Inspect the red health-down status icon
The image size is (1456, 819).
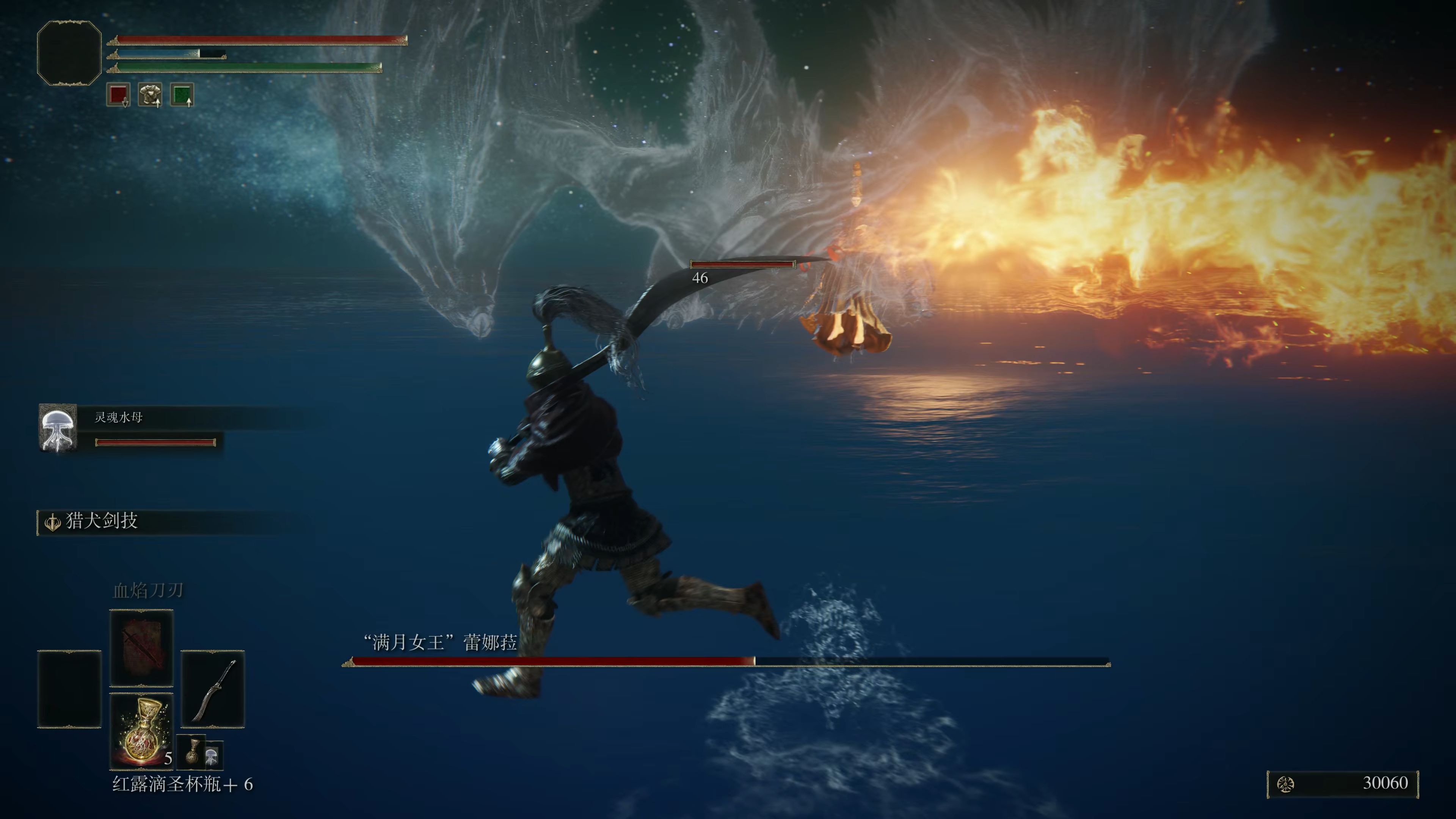pyautogui.click(x=118, y=94)
